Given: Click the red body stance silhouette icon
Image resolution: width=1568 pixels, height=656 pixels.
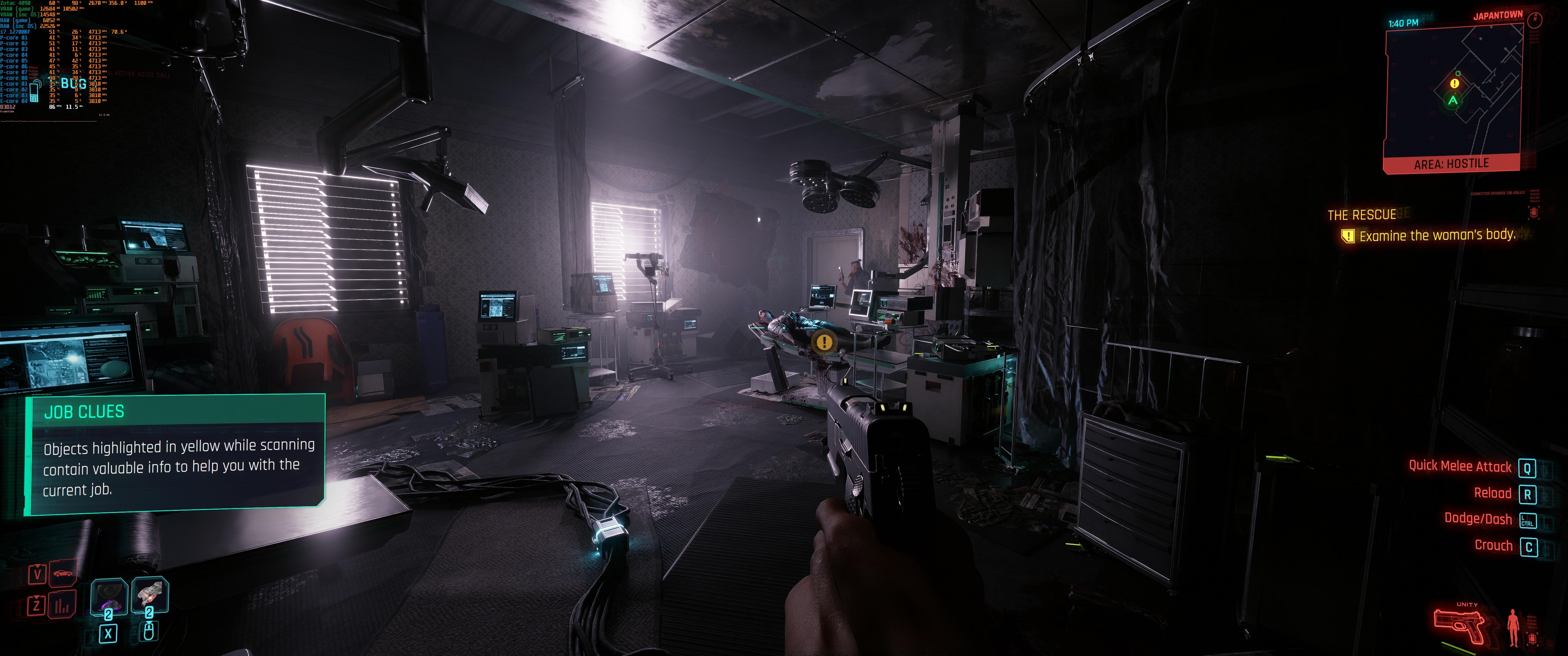Looking at the screenshot, I should coord(1513,627).
